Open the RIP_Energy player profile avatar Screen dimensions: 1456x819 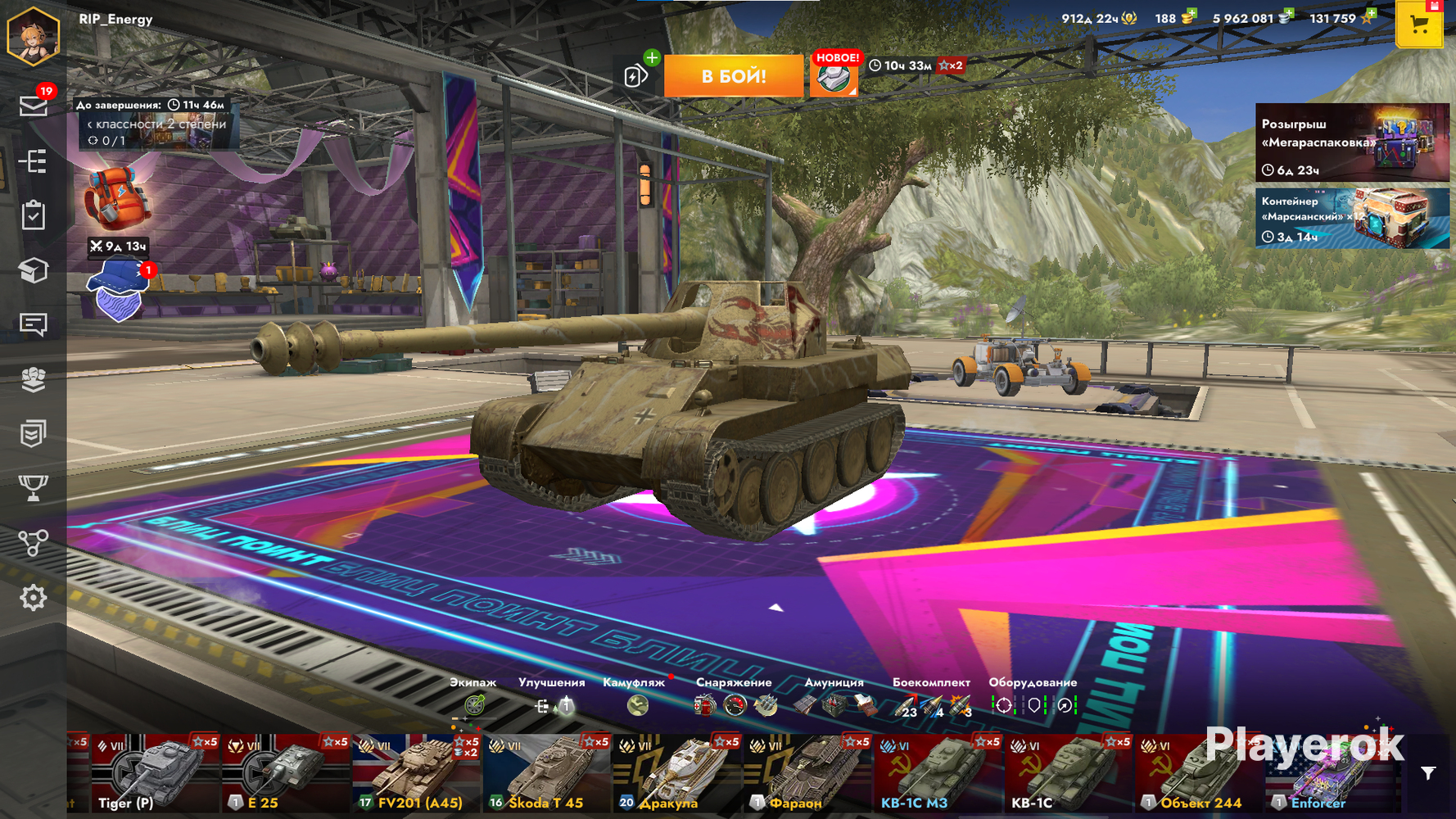(x=34, y=34)
